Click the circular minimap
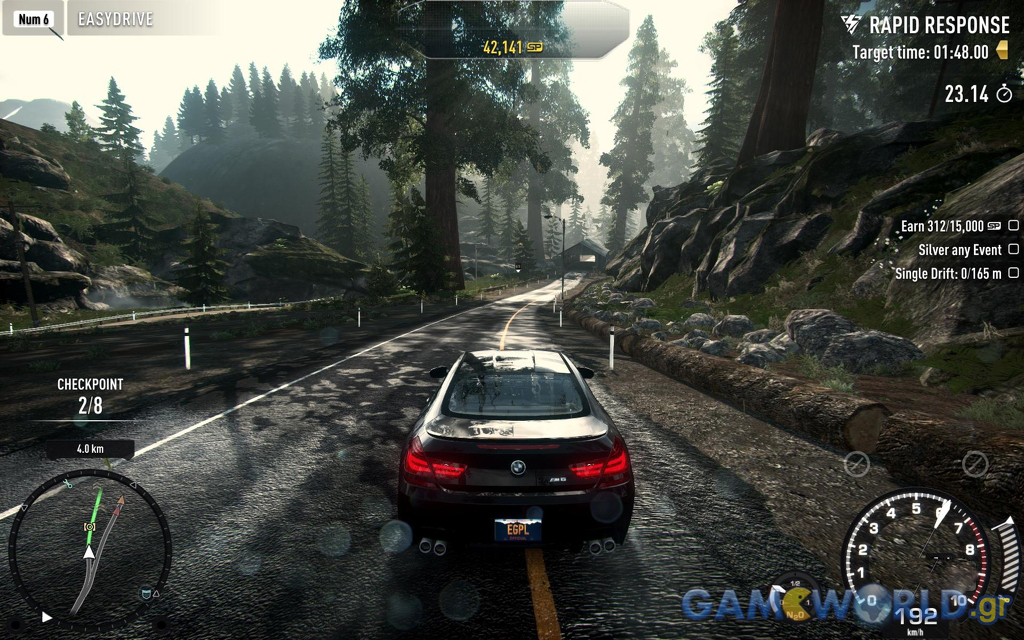The image size is (1024, 640). click(90, 550)
